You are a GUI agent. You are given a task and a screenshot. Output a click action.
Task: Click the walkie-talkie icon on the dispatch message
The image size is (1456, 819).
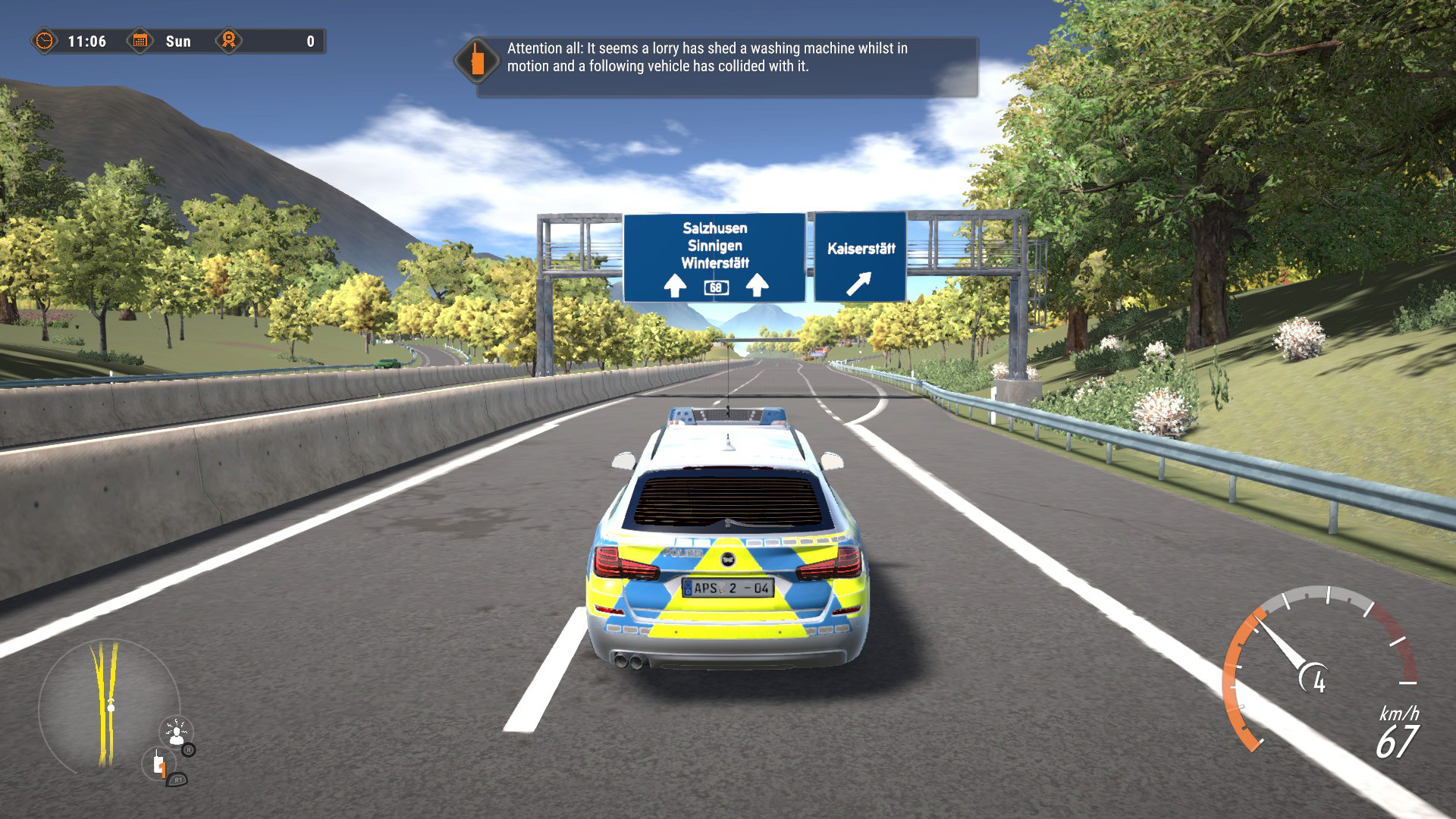(476, 59)
